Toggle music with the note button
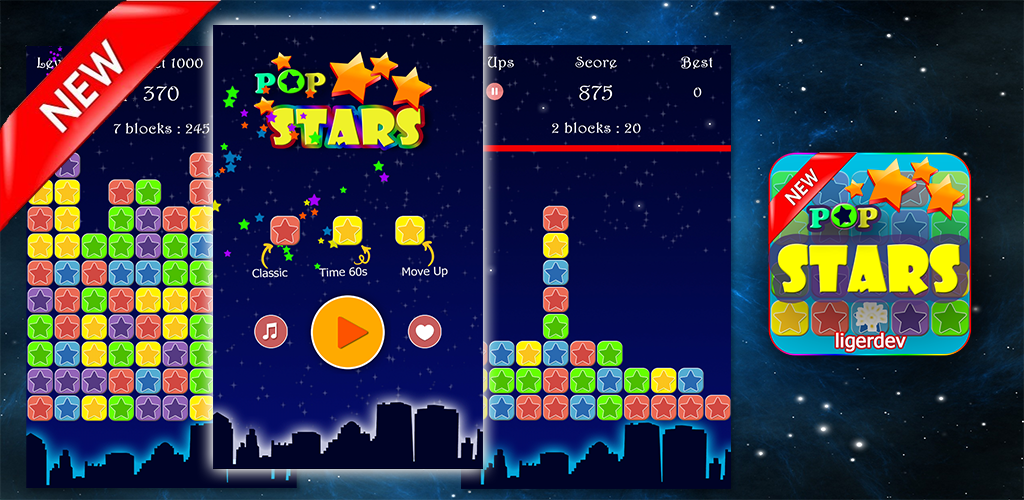This screenshot has height=500, width=1024. click(270, 331)
